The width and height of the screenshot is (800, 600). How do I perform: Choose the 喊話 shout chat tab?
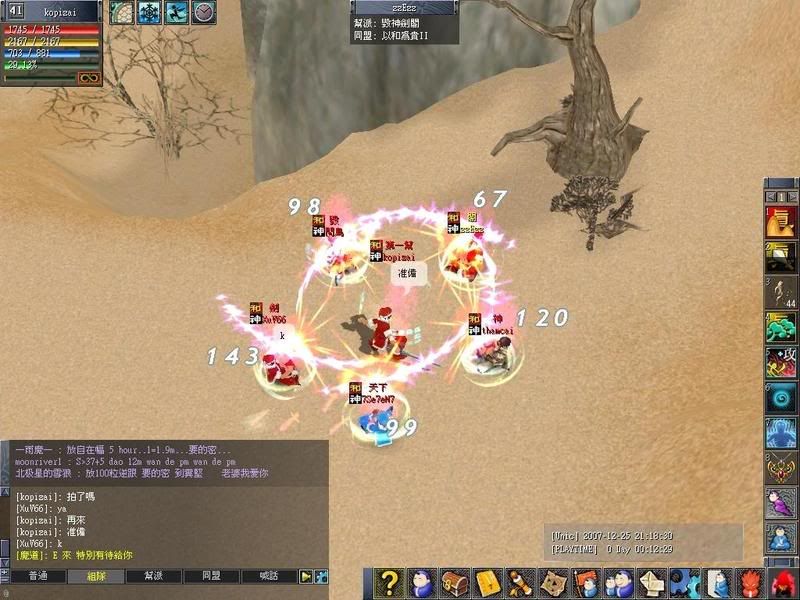tap(269, 577)
